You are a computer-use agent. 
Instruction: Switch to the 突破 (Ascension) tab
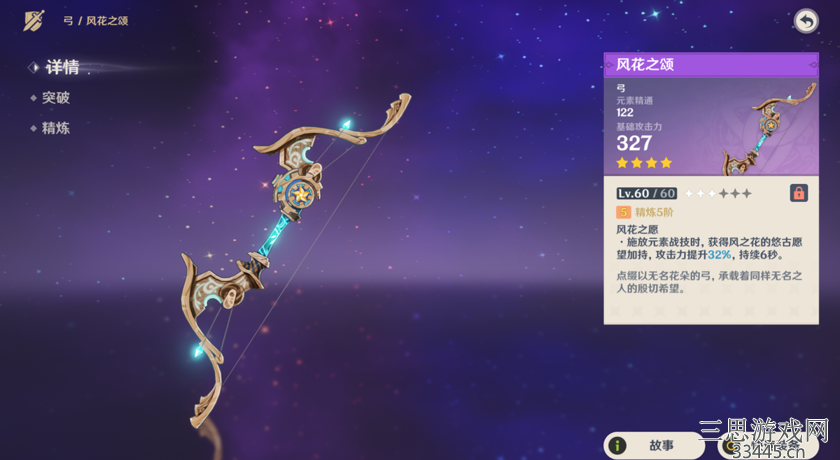(x=56, y=98)
